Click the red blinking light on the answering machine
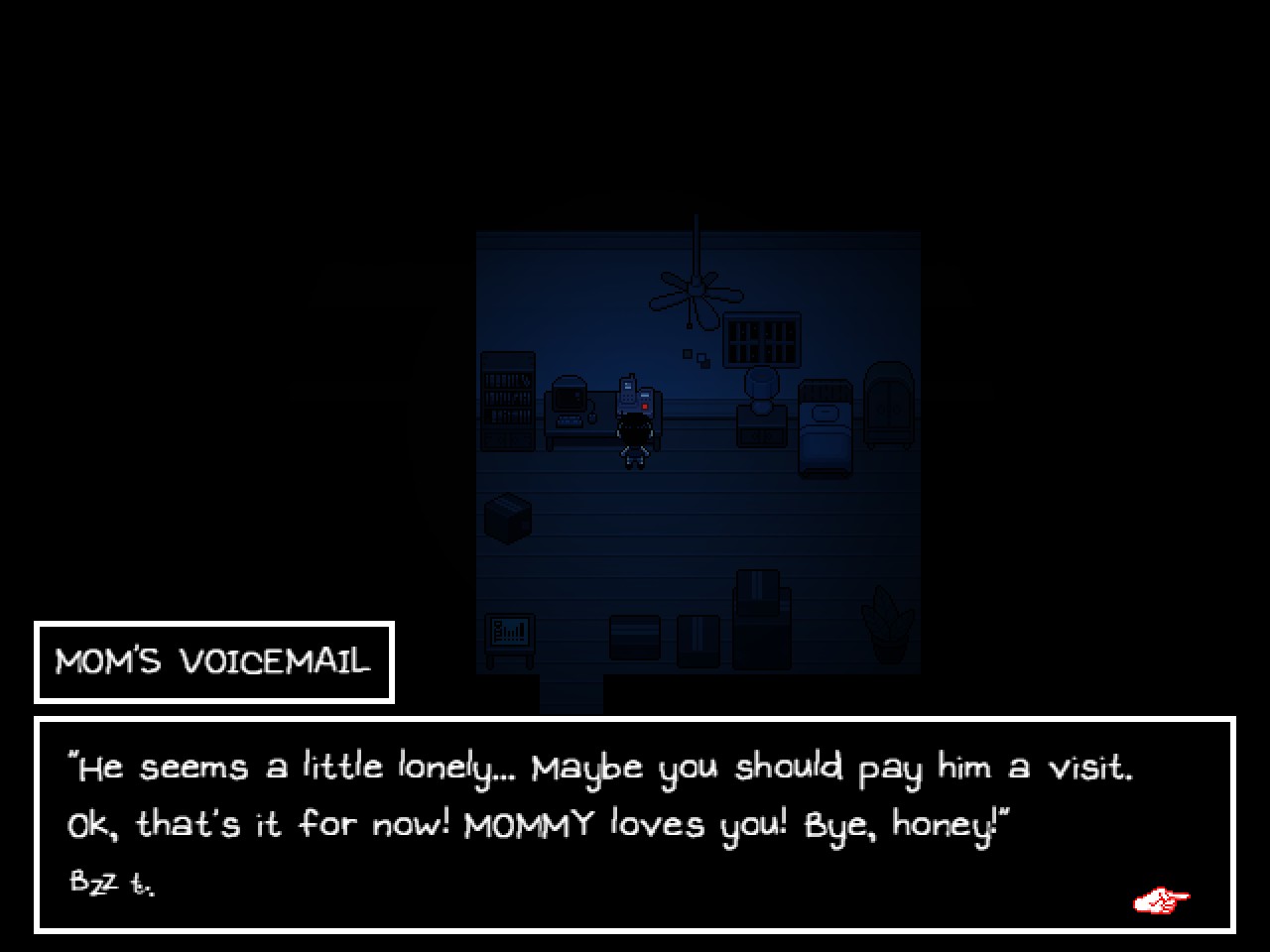Screen dimensions: 1270x952 [644, 406]
